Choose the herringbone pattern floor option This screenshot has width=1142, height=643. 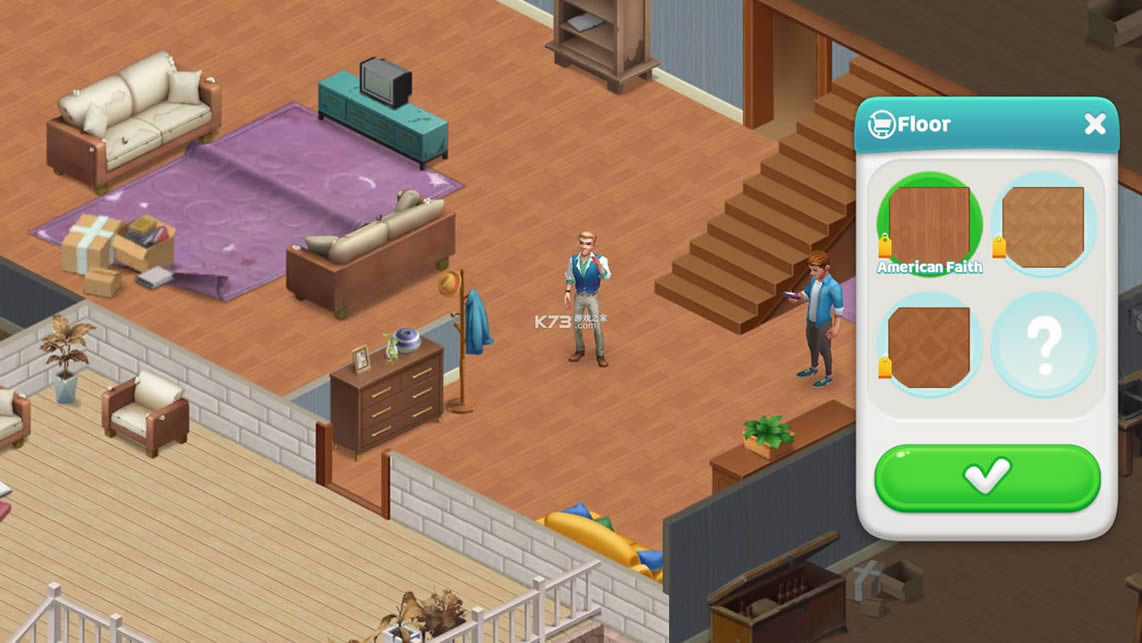pyautogui.click(x=1043, y=224)
